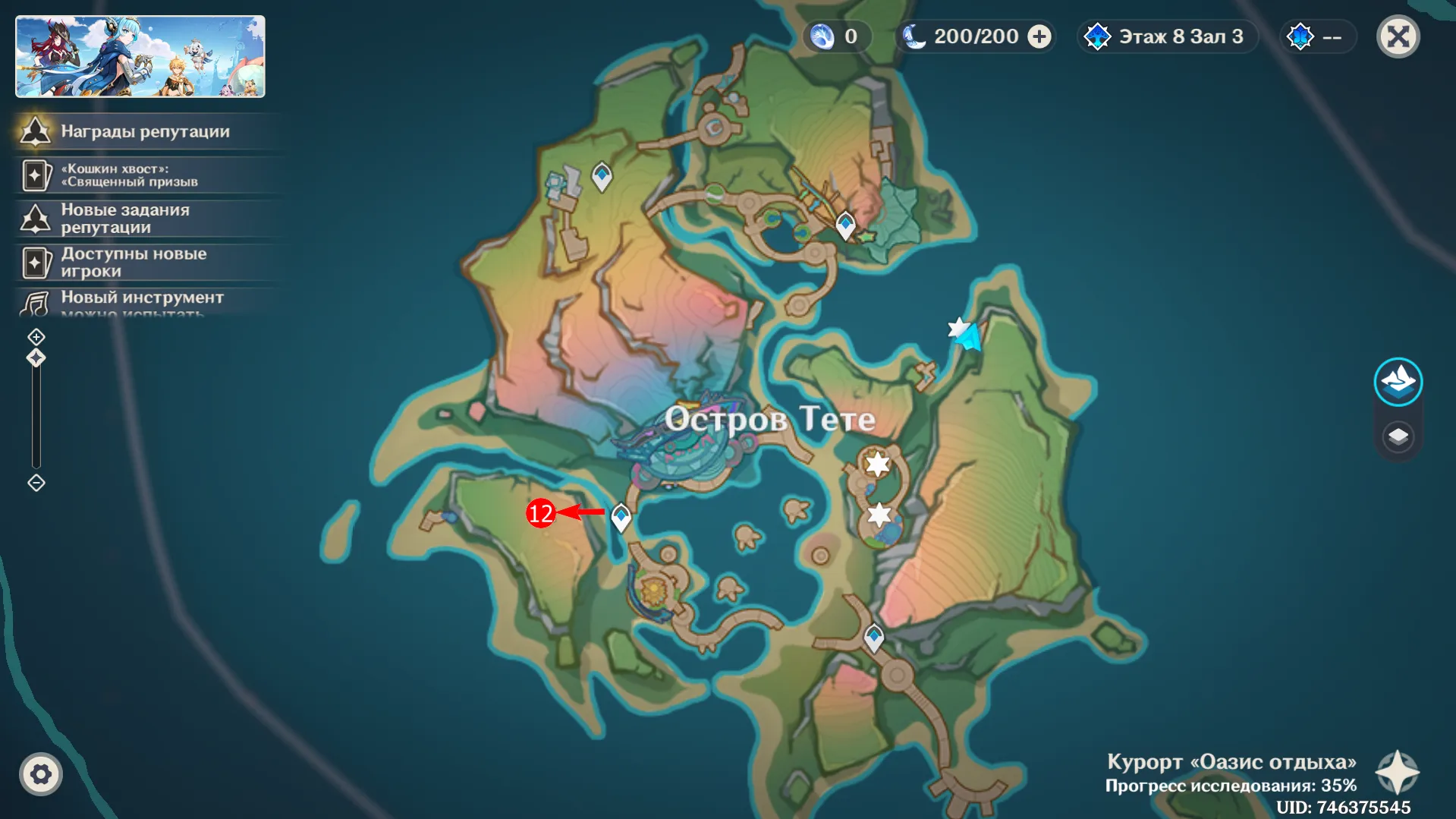The width and height of the screenshot is (1456, 819).
Task: Select the southern teleport waypoint on the path
Action: click(874, 637)
